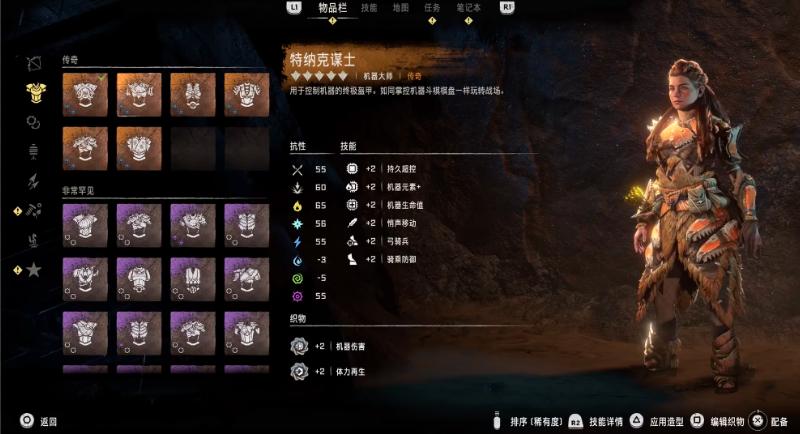Switch to the 技能 tab
The height and width of the screenshot is (434, 800).
[x=369, y=8]
